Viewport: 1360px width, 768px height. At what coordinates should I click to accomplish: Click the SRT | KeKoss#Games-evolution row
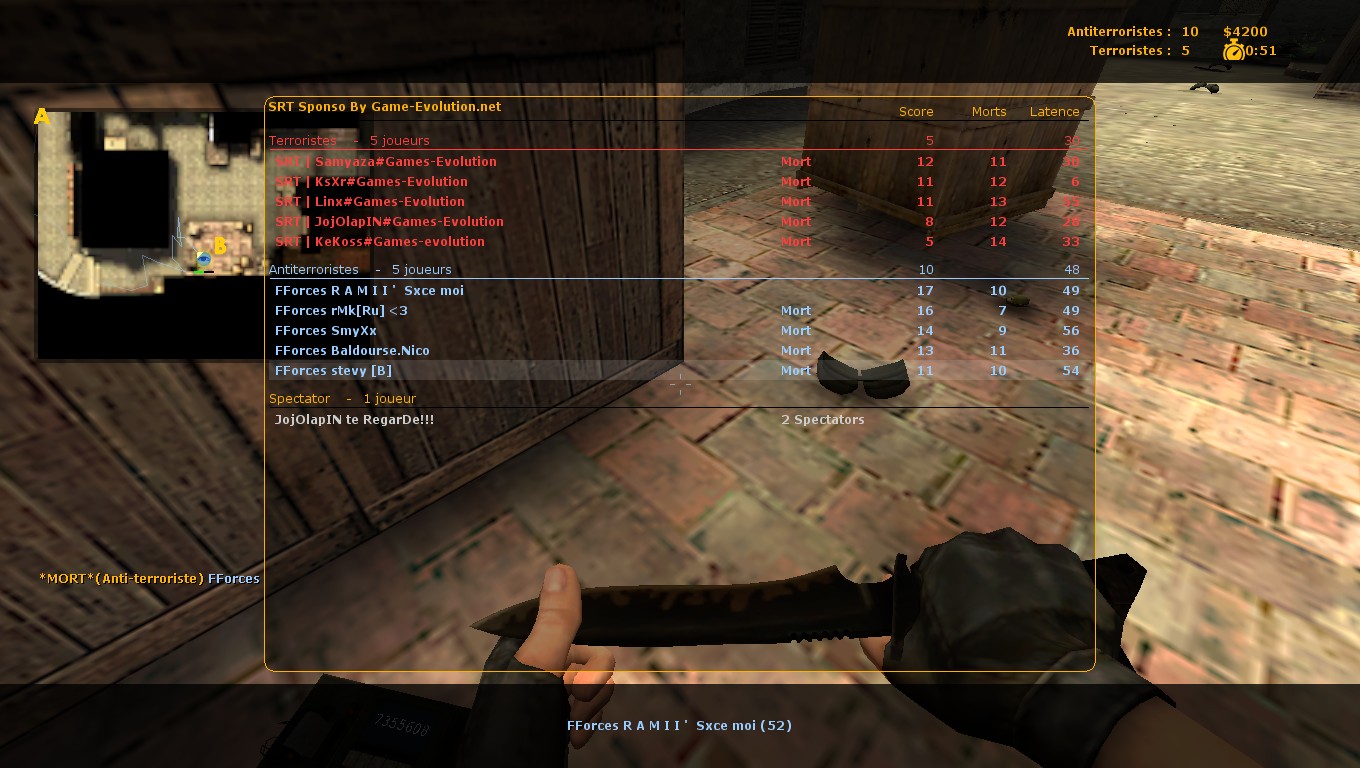tap(380, 242)
